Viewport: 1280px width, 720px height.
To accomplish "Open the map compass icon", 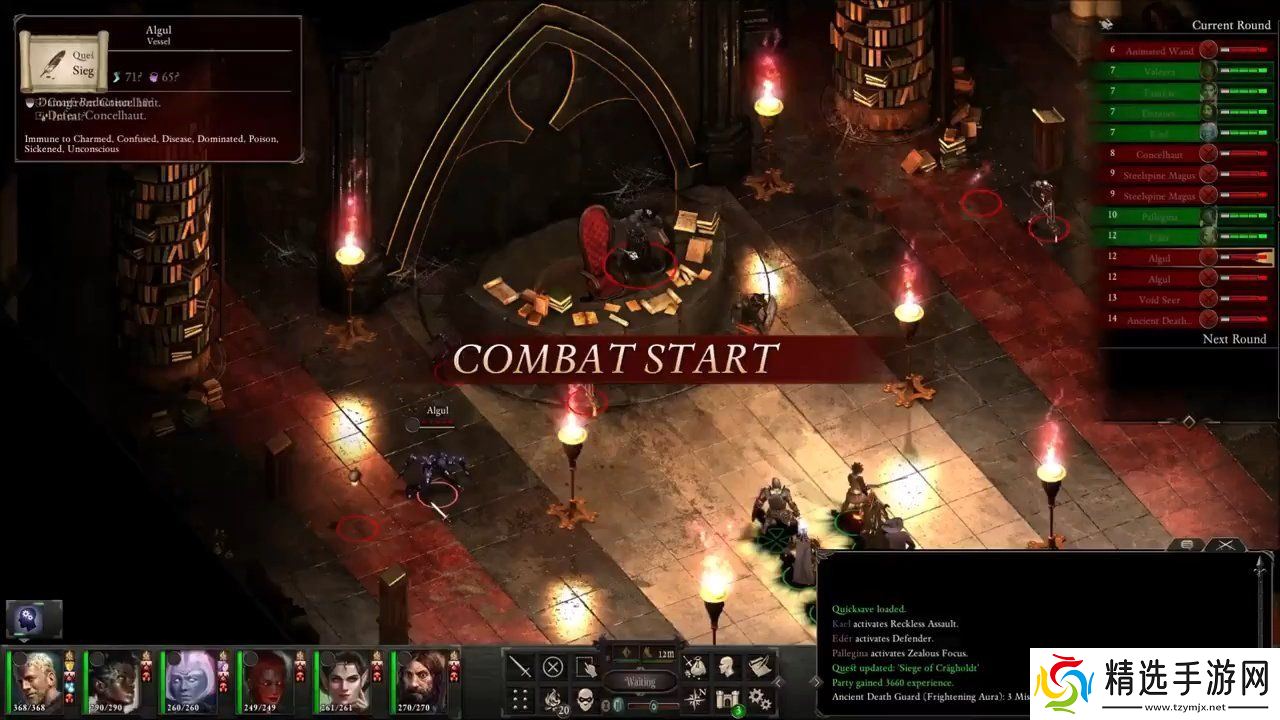I will tap(695, 698).
